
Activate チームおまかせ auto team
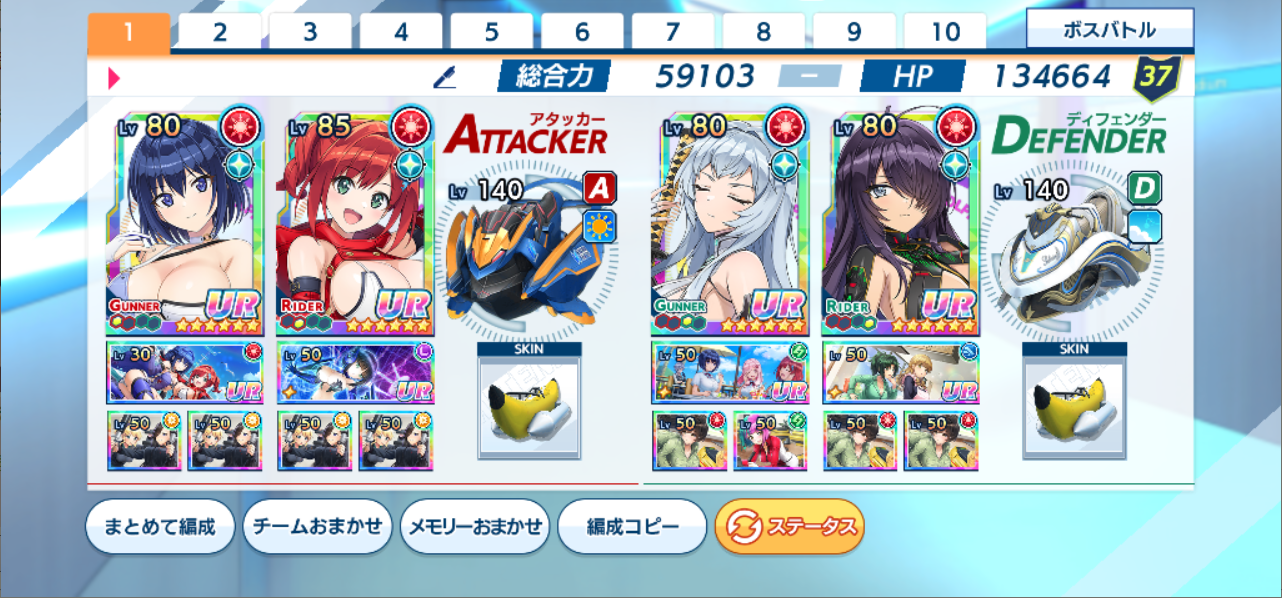[317, 526]
